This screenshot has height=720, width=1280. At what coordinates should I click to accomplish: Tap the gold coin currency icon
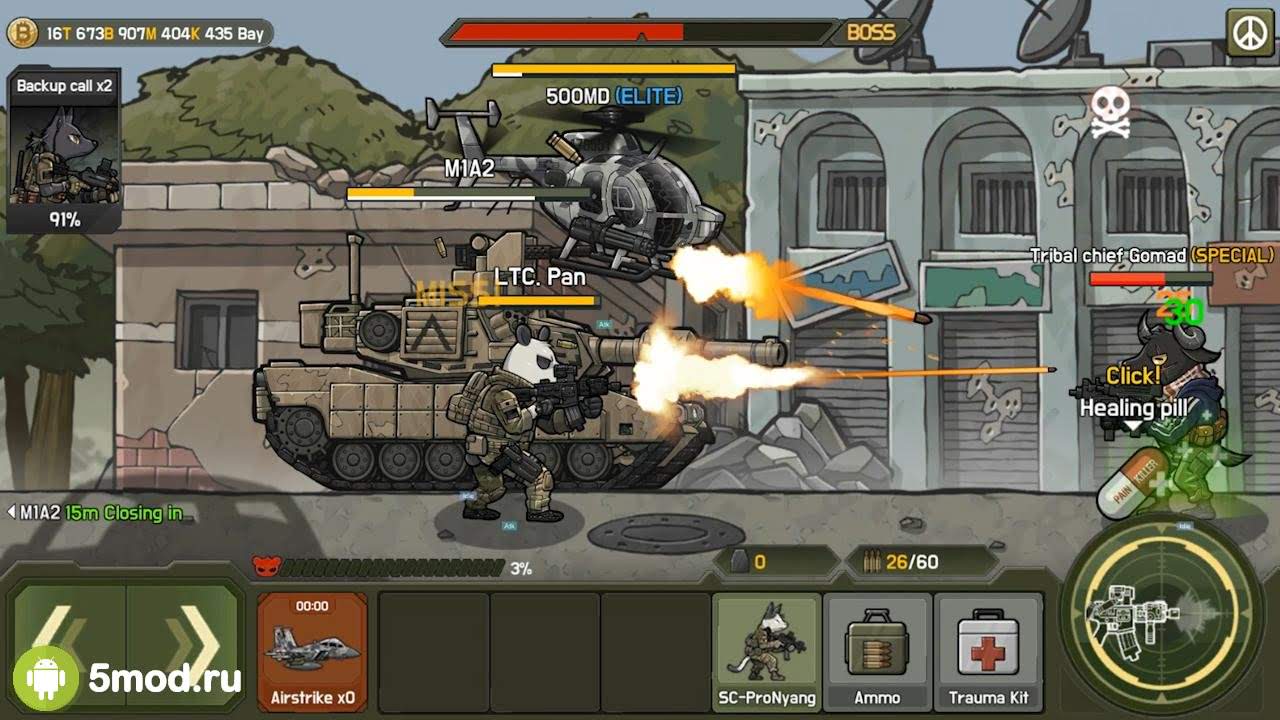click(22, 34)
